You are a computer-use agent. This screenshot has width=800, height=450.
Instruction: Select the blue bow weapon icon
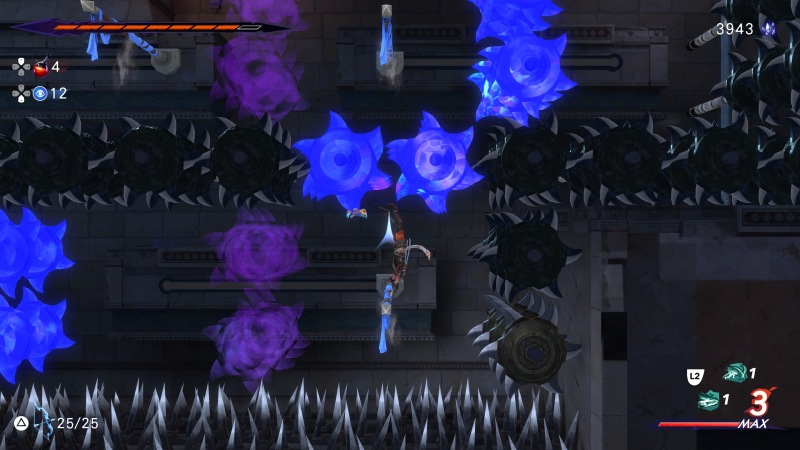click(43, 423)
